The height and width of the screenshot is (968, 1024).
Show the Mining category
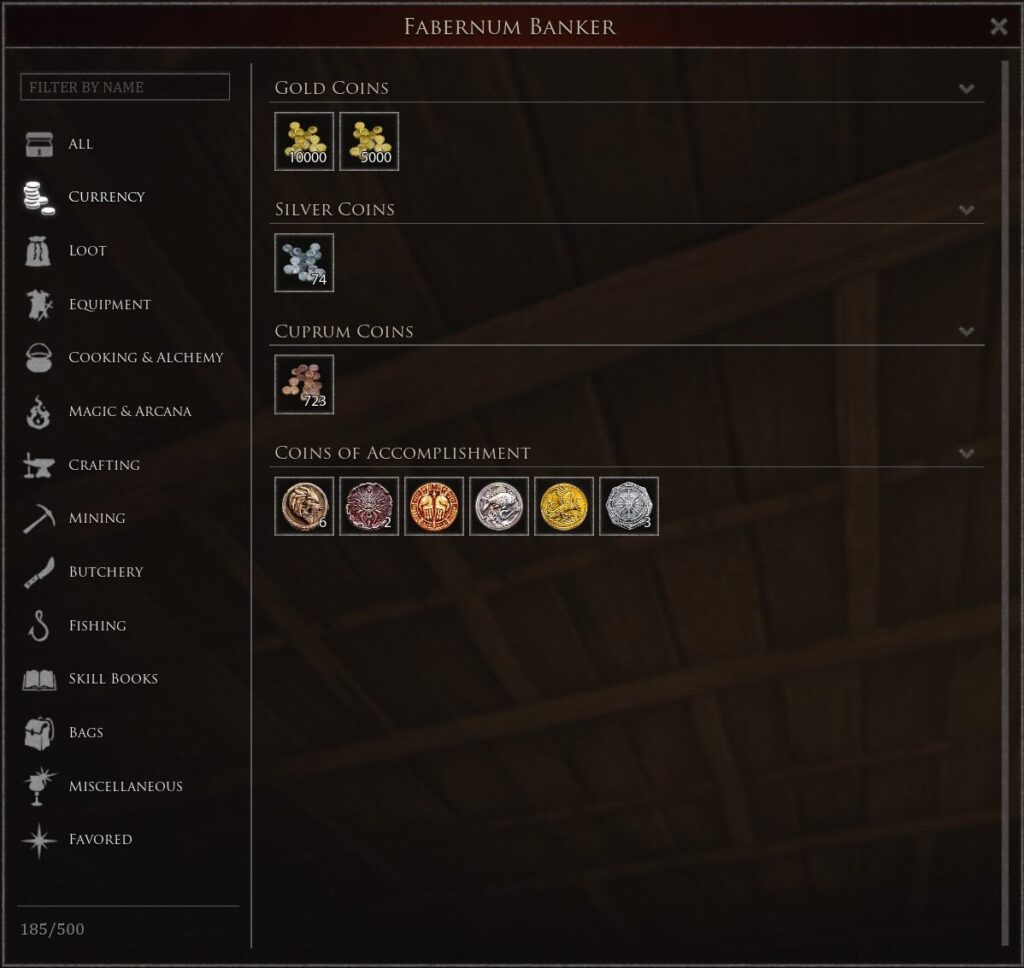(96, 518)
